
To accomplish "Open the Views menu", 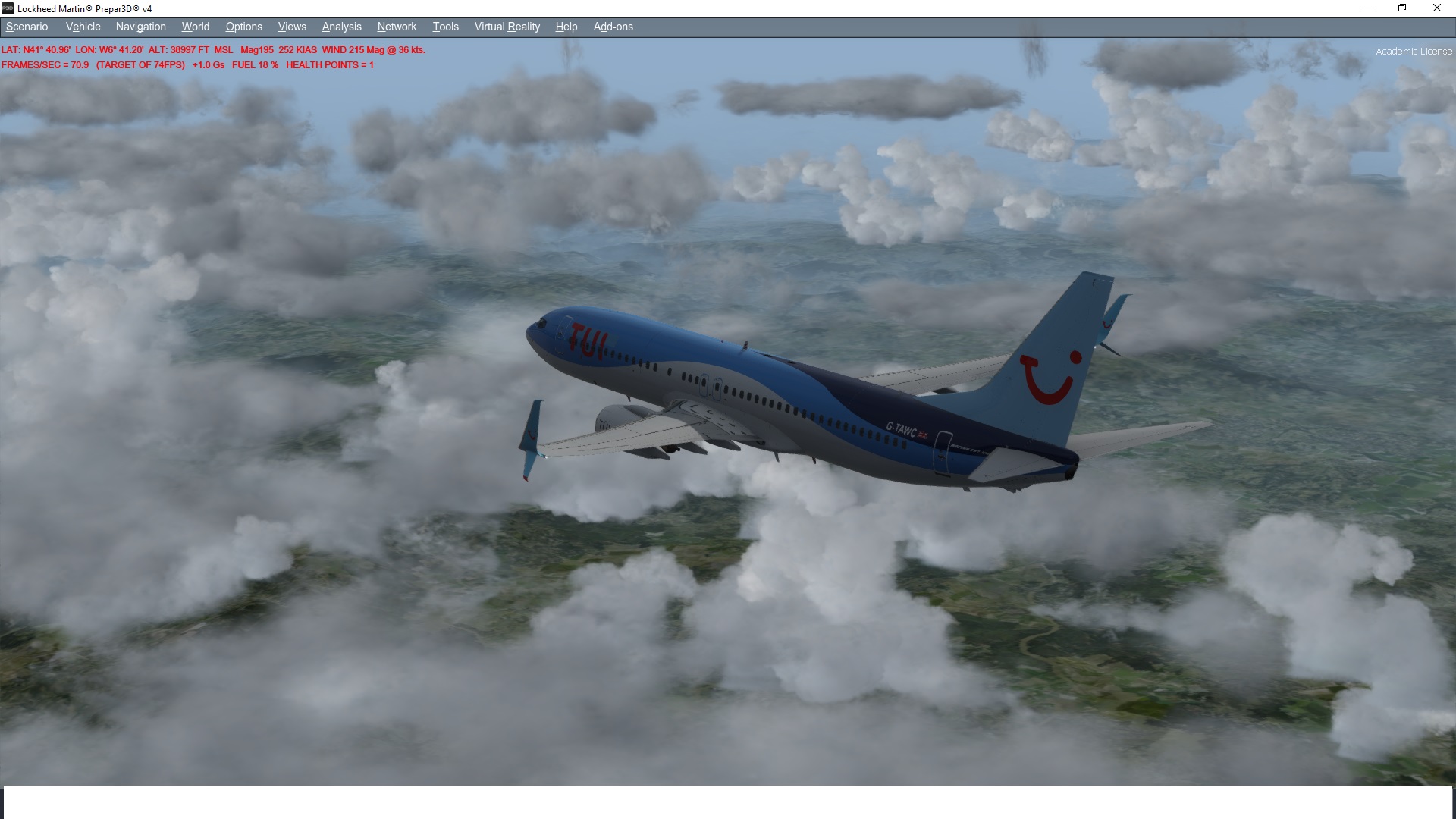I will pos(292,27).
